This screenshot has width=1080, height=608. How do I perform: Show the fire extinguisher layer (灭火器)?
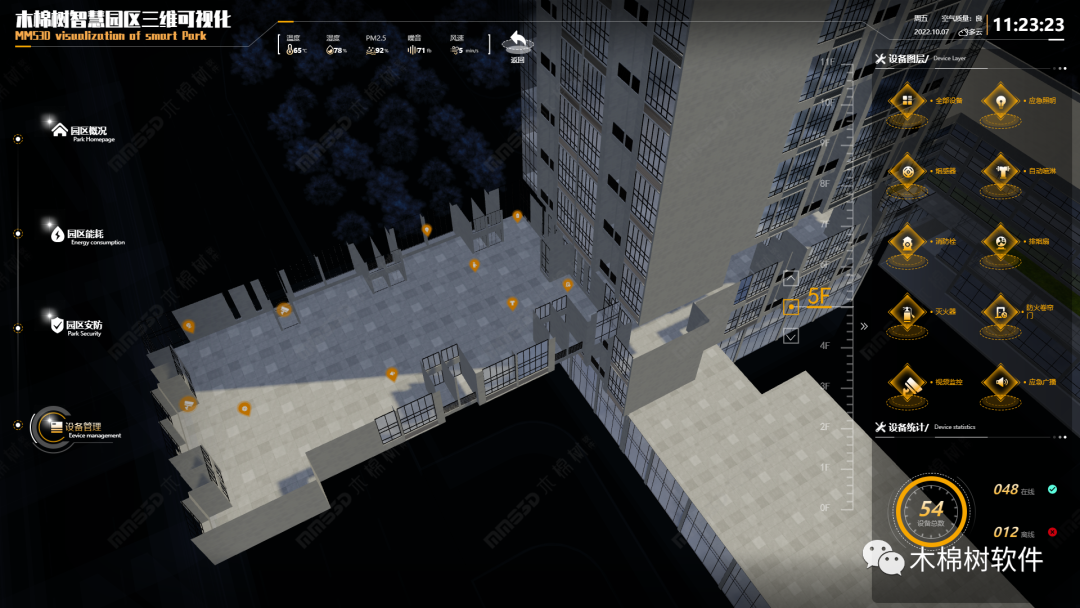[x=907, y=312]
